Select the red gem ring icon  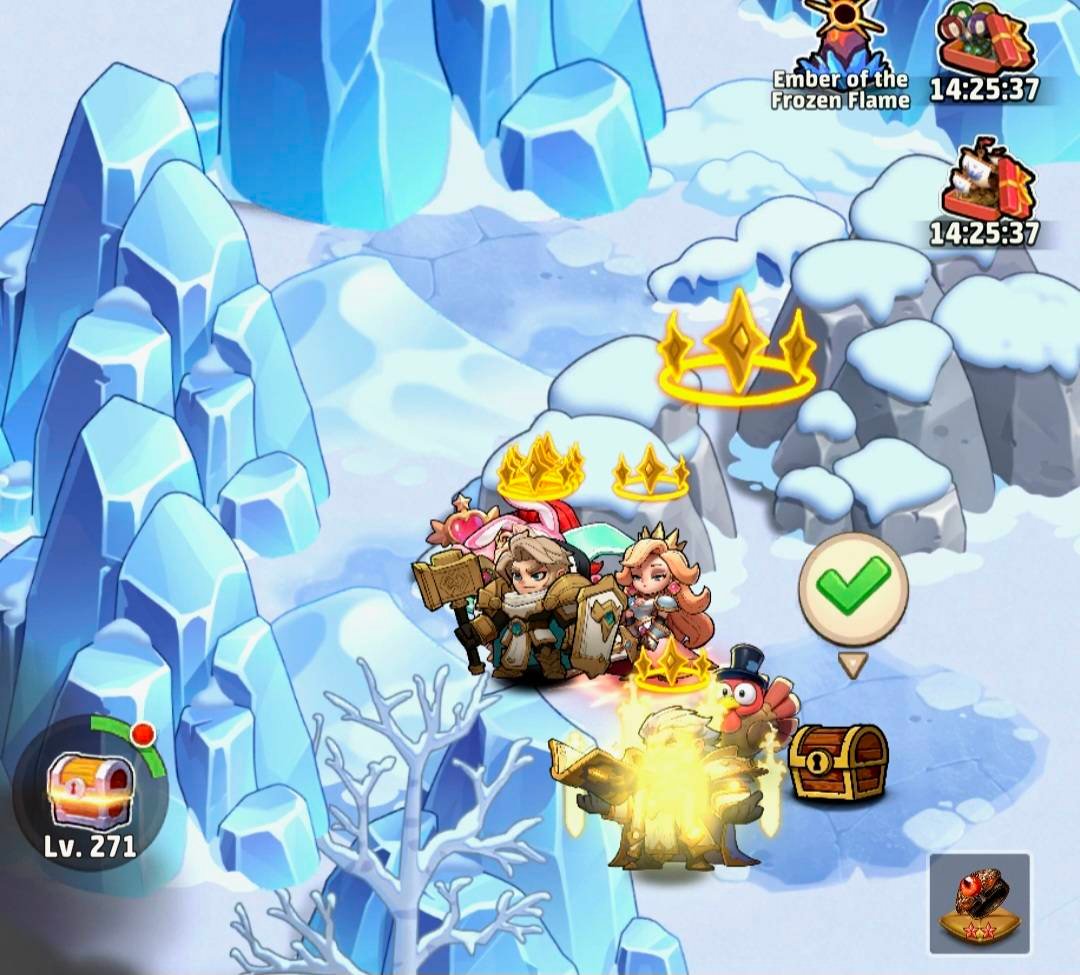pyautogui.click(x=979, y=901)
